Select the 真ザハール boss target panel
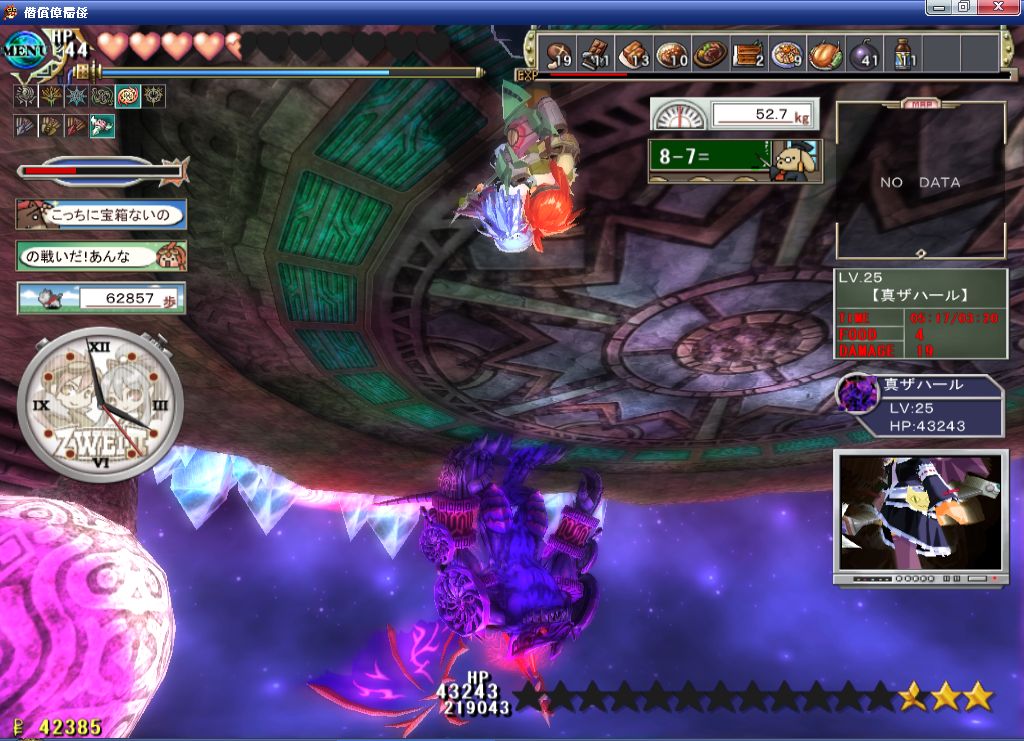 click(919, 407)
